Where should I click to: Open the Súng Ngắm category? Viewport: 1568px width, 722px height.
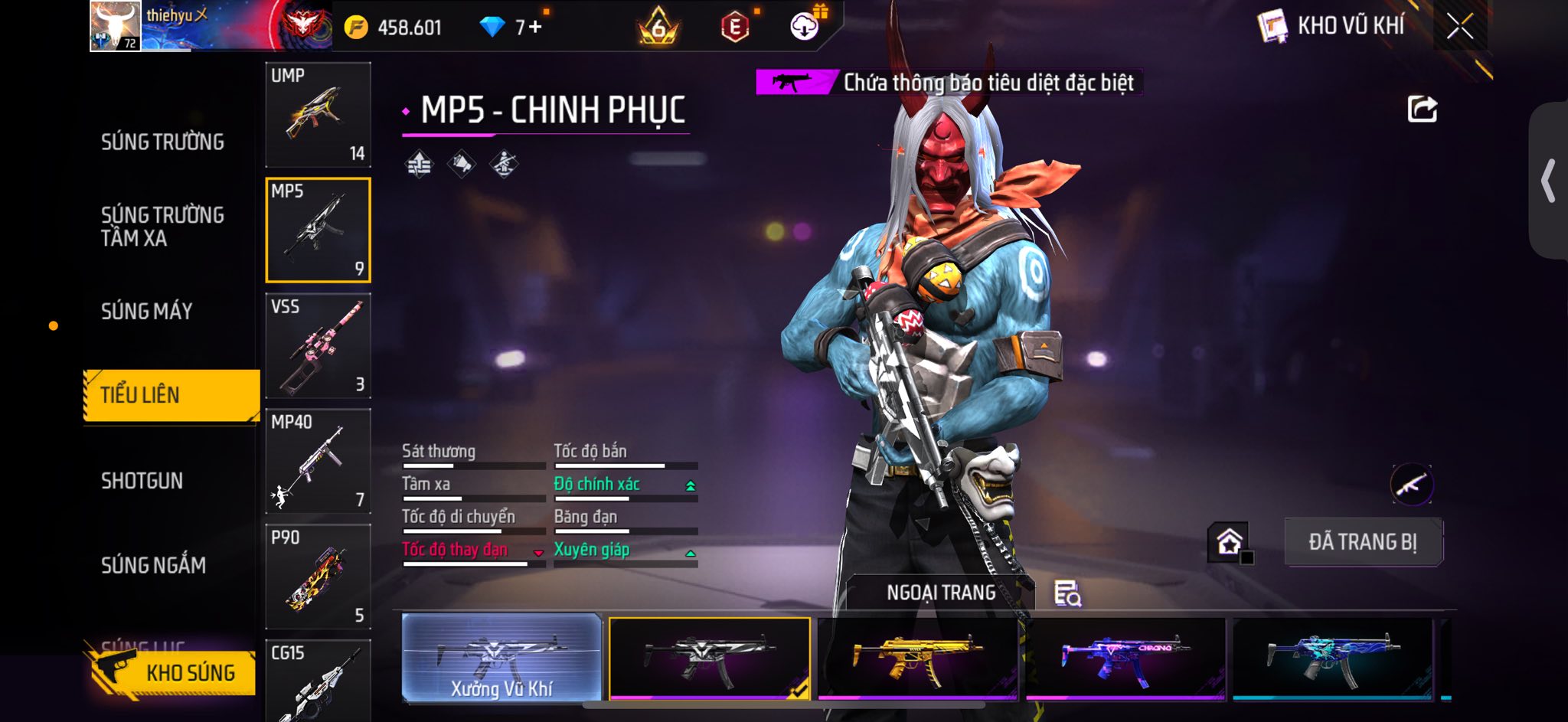[x=153, y=566]
